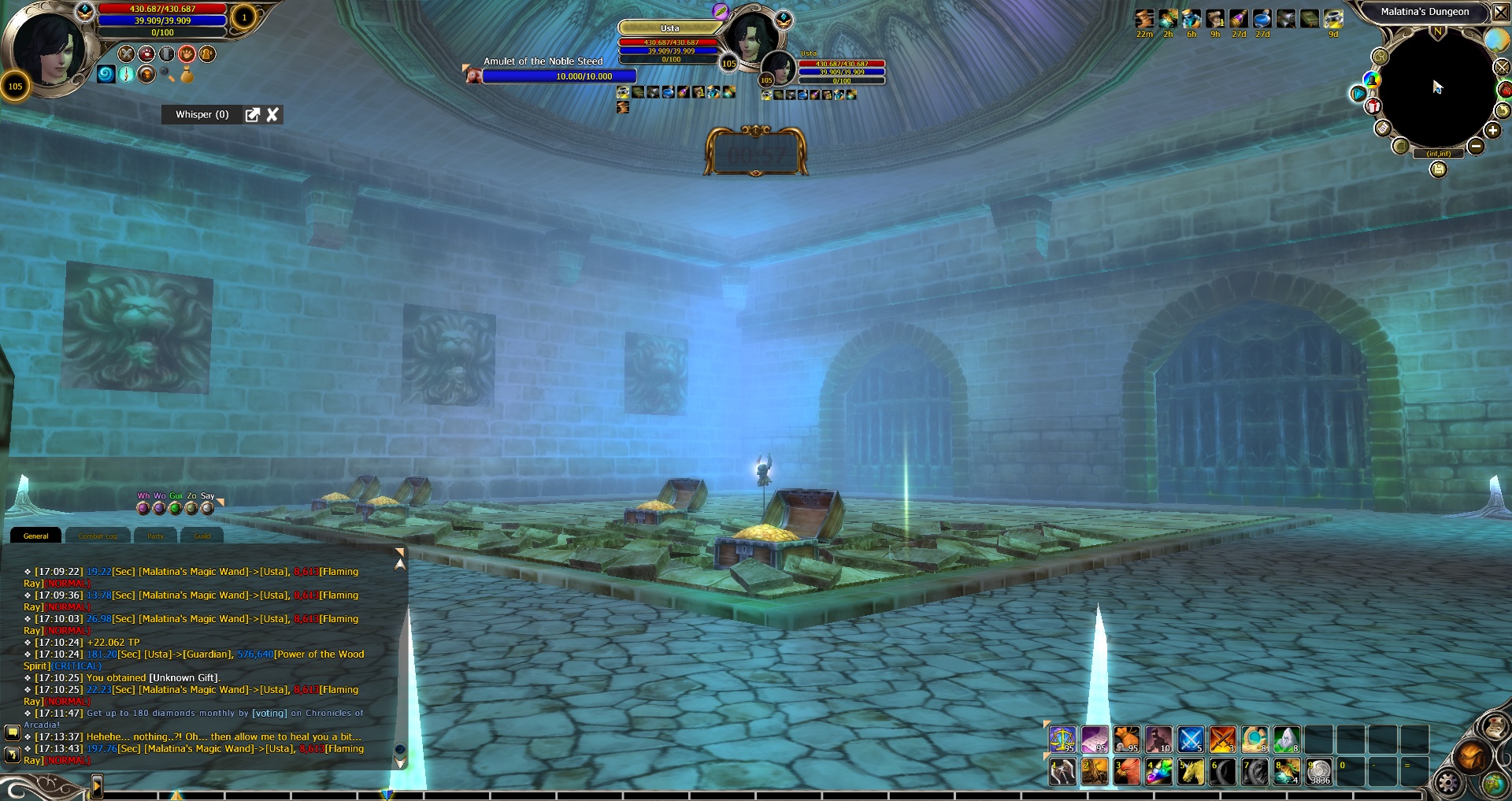Zoom in the minimap with the plus button
This screenshot has width=1512, height=801.
[x=1492, y=131]
